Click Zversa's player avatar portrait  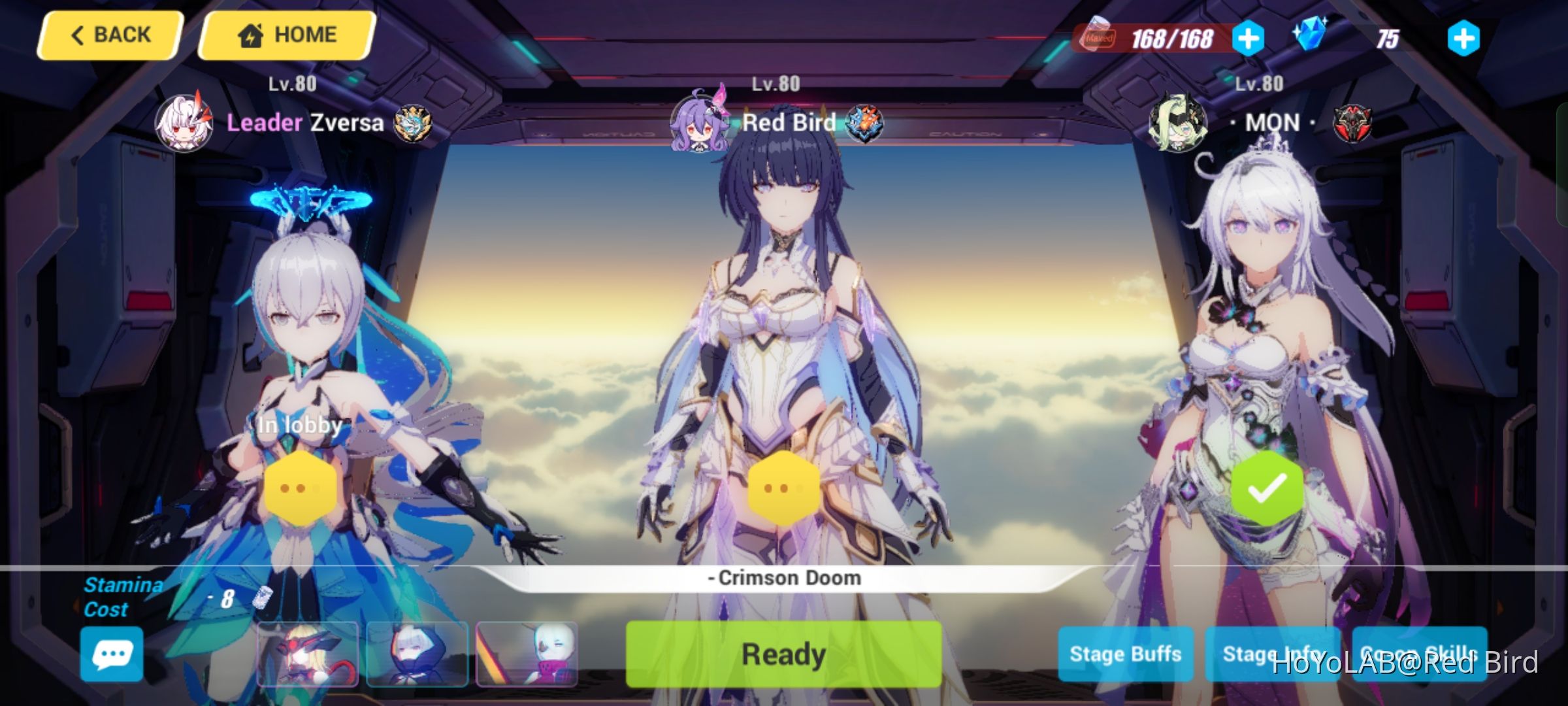[x=185, y=124]
